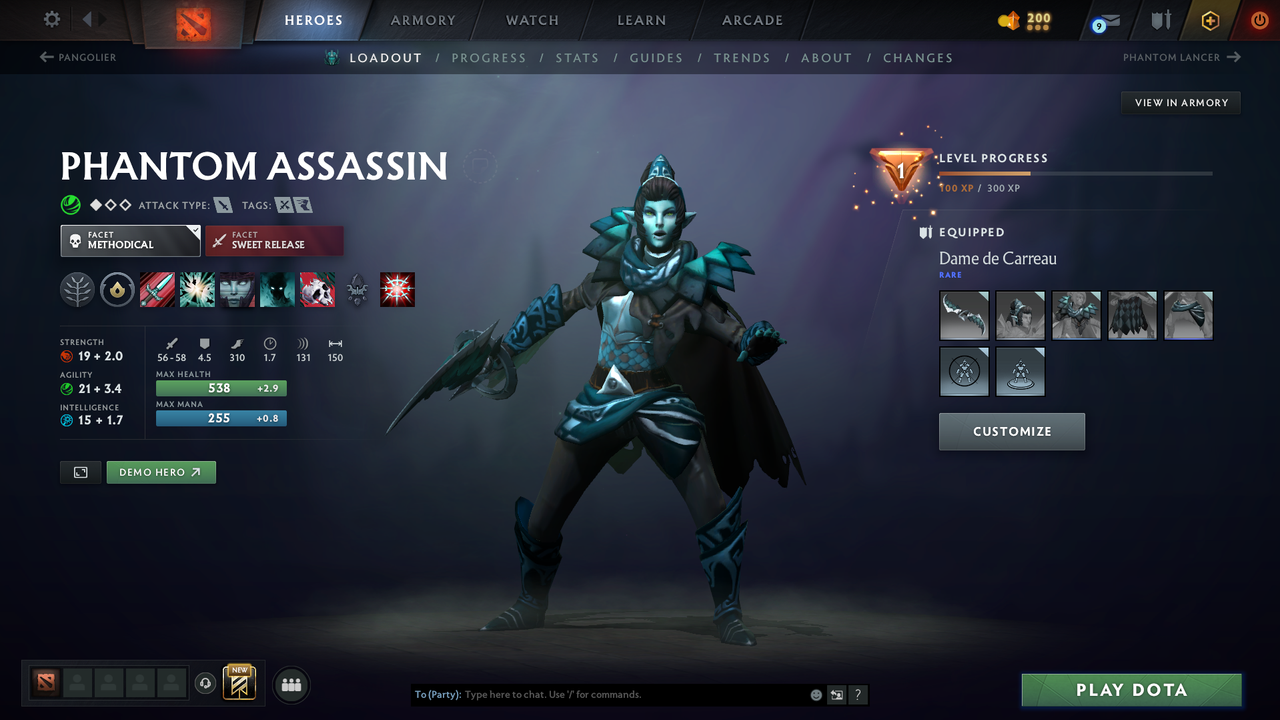Select the Methodical facet
This screenshot has width=1280, height=720.
[130, 240]
